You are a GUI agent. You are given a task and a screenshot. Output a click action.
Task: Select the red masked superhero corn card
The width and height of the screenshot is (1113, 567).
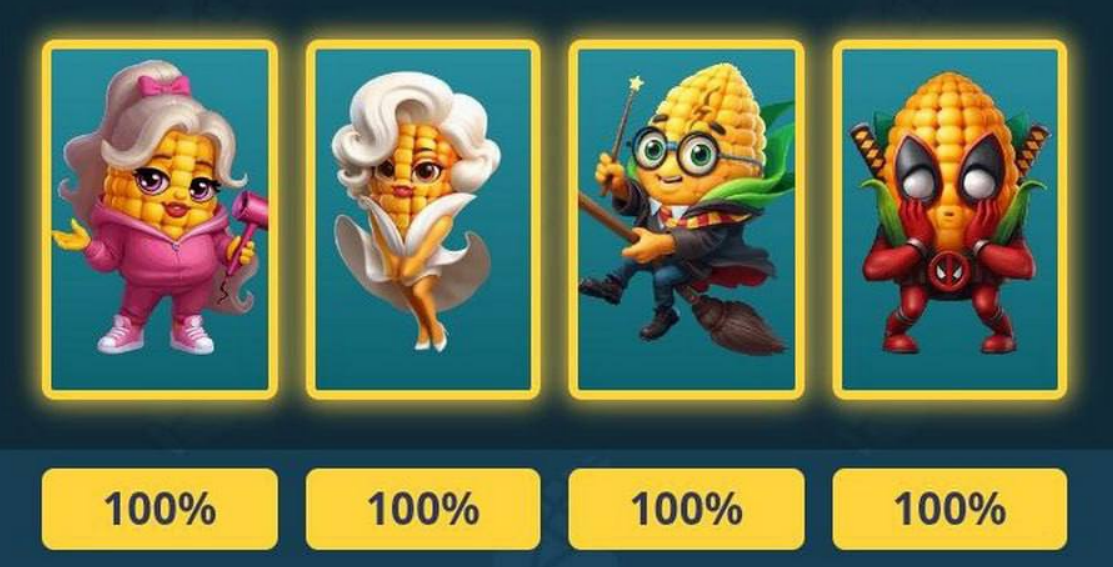pos(949,220)
